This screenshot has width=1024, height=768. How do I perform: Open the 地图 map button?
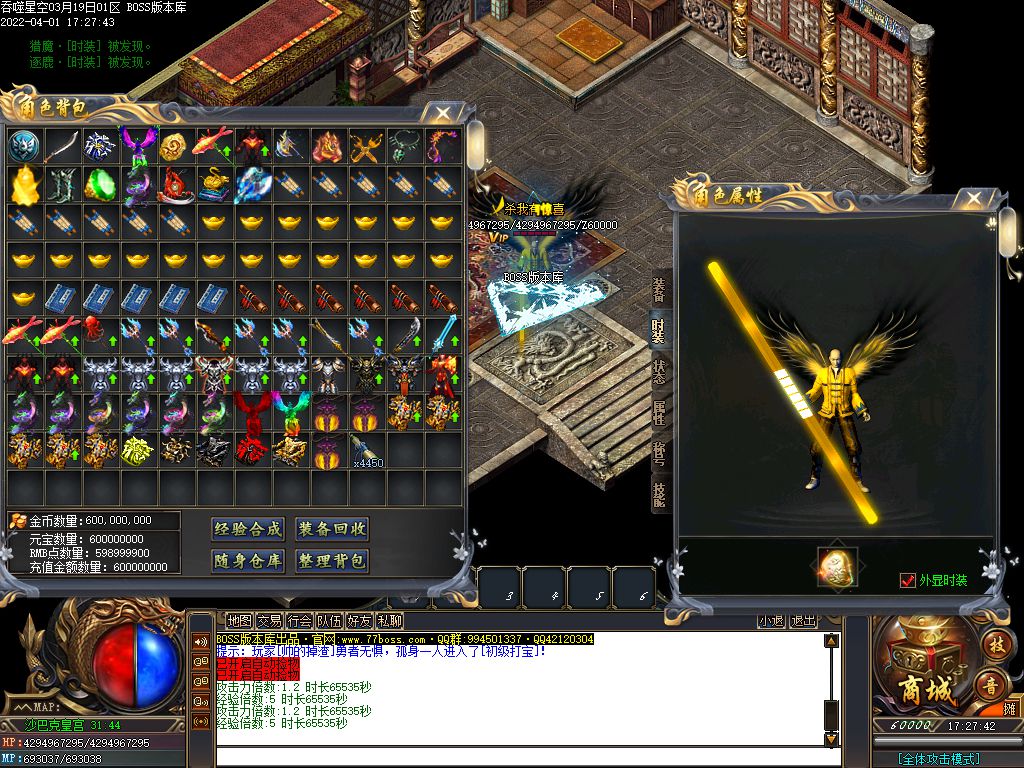click(x=239, y=621)
